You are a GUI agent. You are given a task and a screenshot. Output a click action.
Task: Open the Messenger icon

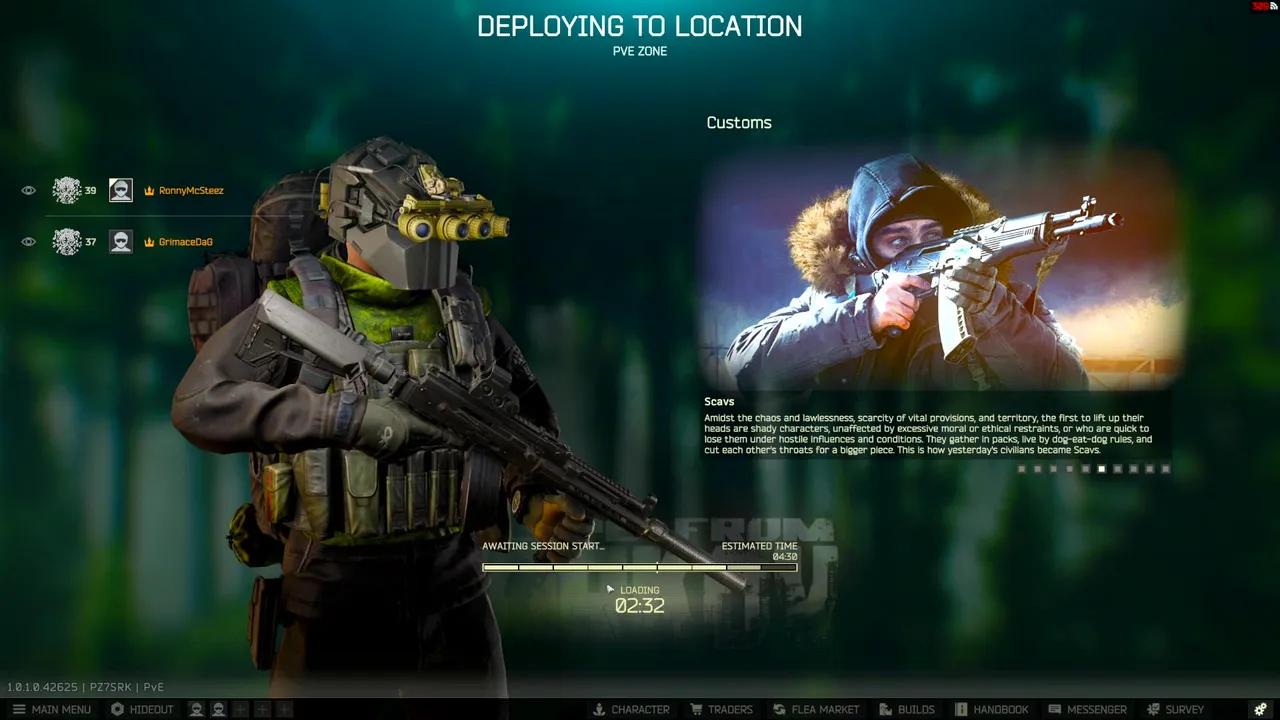pyautogui.click(x=1054, y=709)
